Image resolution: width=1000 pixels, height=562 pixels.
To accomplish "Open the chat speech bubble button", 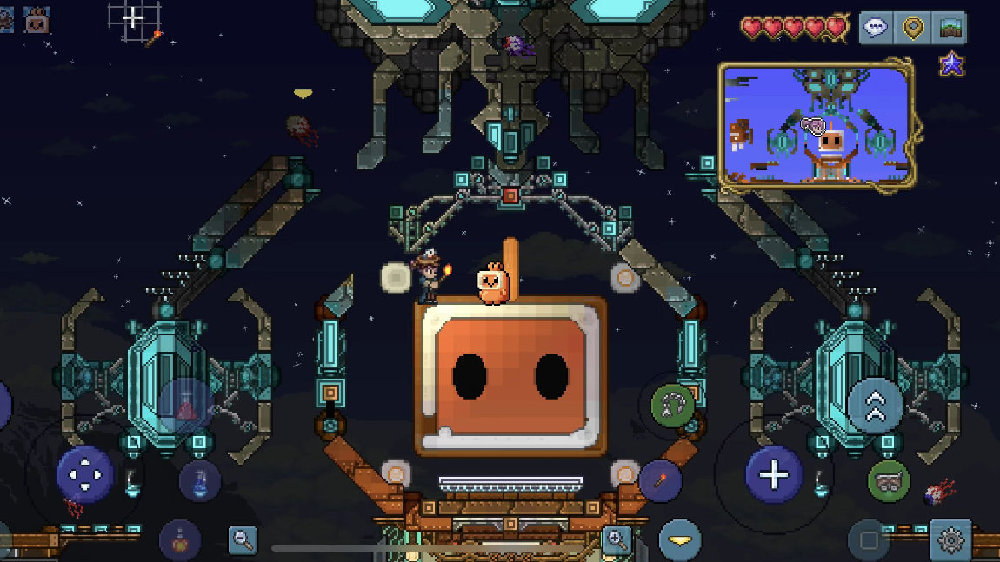I will (876, 28).
